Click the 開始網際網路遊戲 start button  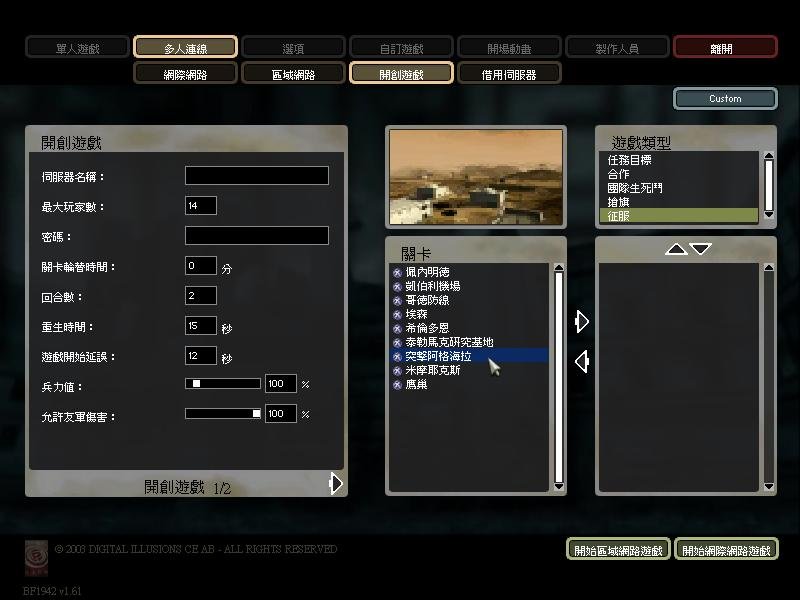click(x=726, y=550)
